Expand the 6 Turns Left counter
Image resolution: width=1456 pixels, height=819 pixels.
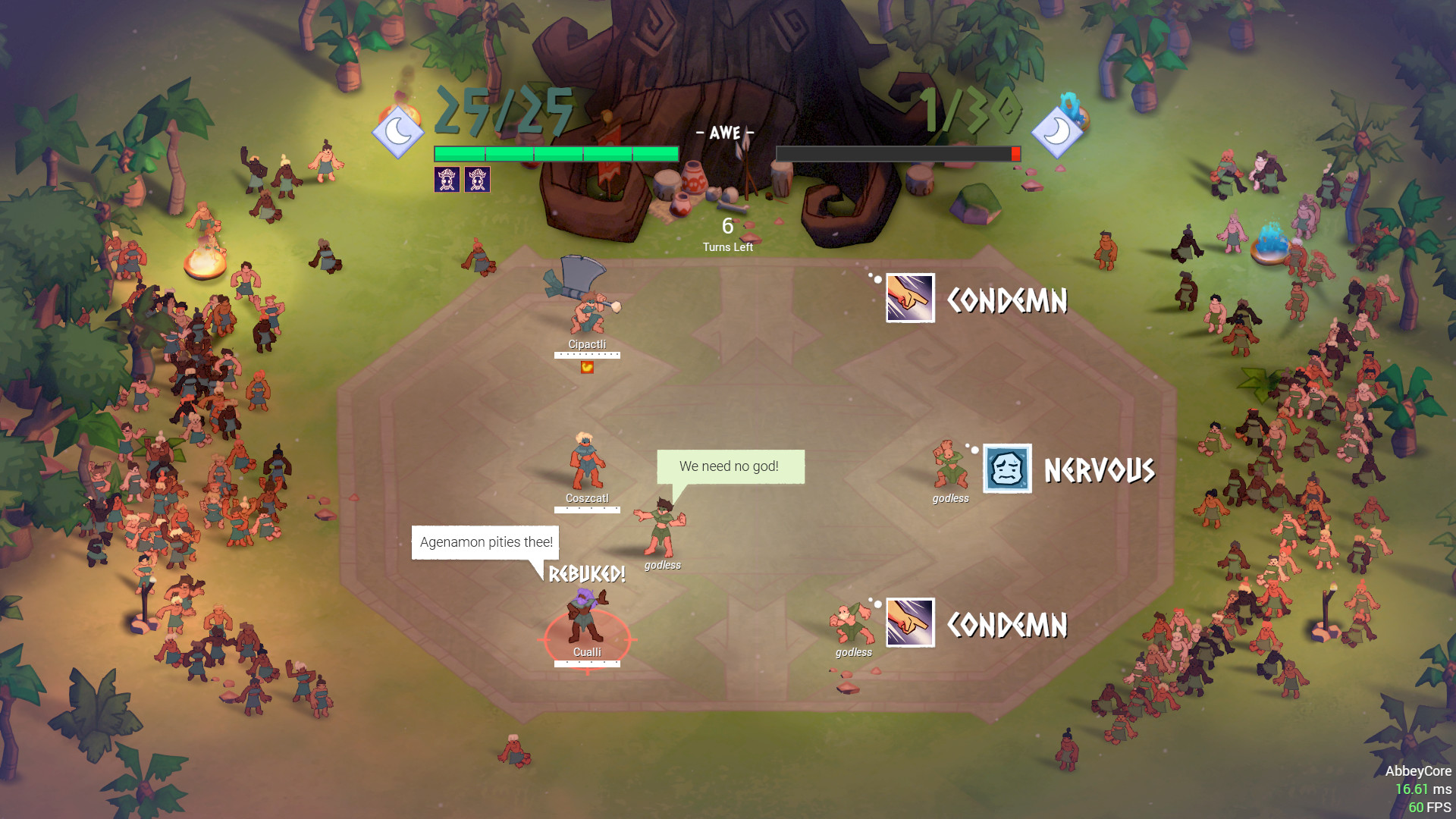click(726, 233)
